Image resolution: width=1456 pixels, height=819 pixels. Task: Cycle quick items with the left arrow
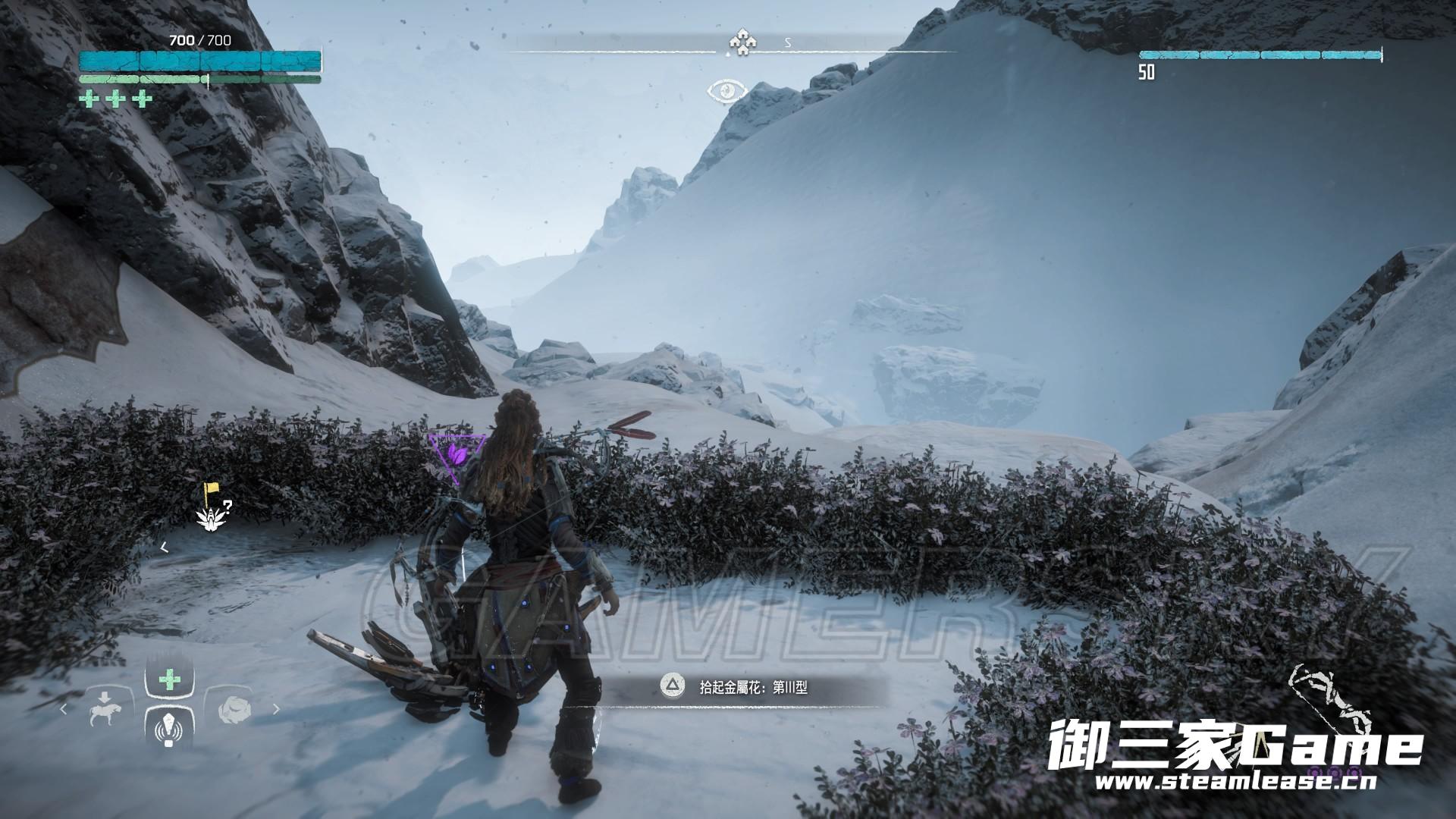64,710
